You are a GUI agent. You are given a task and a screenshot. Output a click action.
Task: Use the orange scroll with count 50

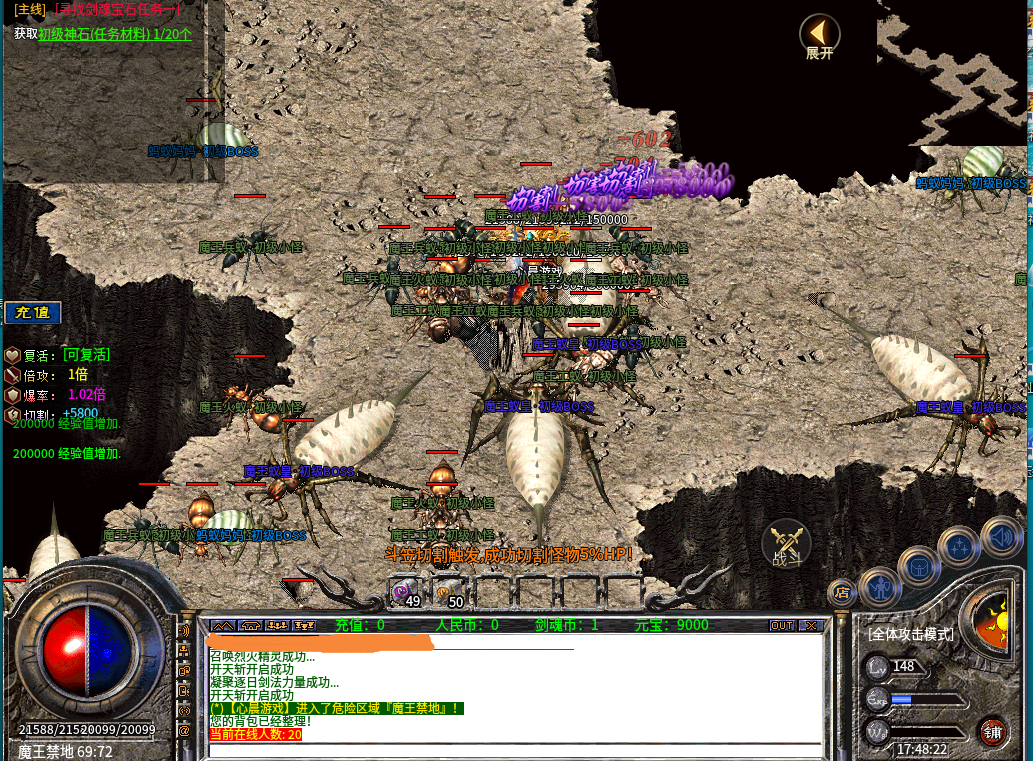[x=449, y=590]
